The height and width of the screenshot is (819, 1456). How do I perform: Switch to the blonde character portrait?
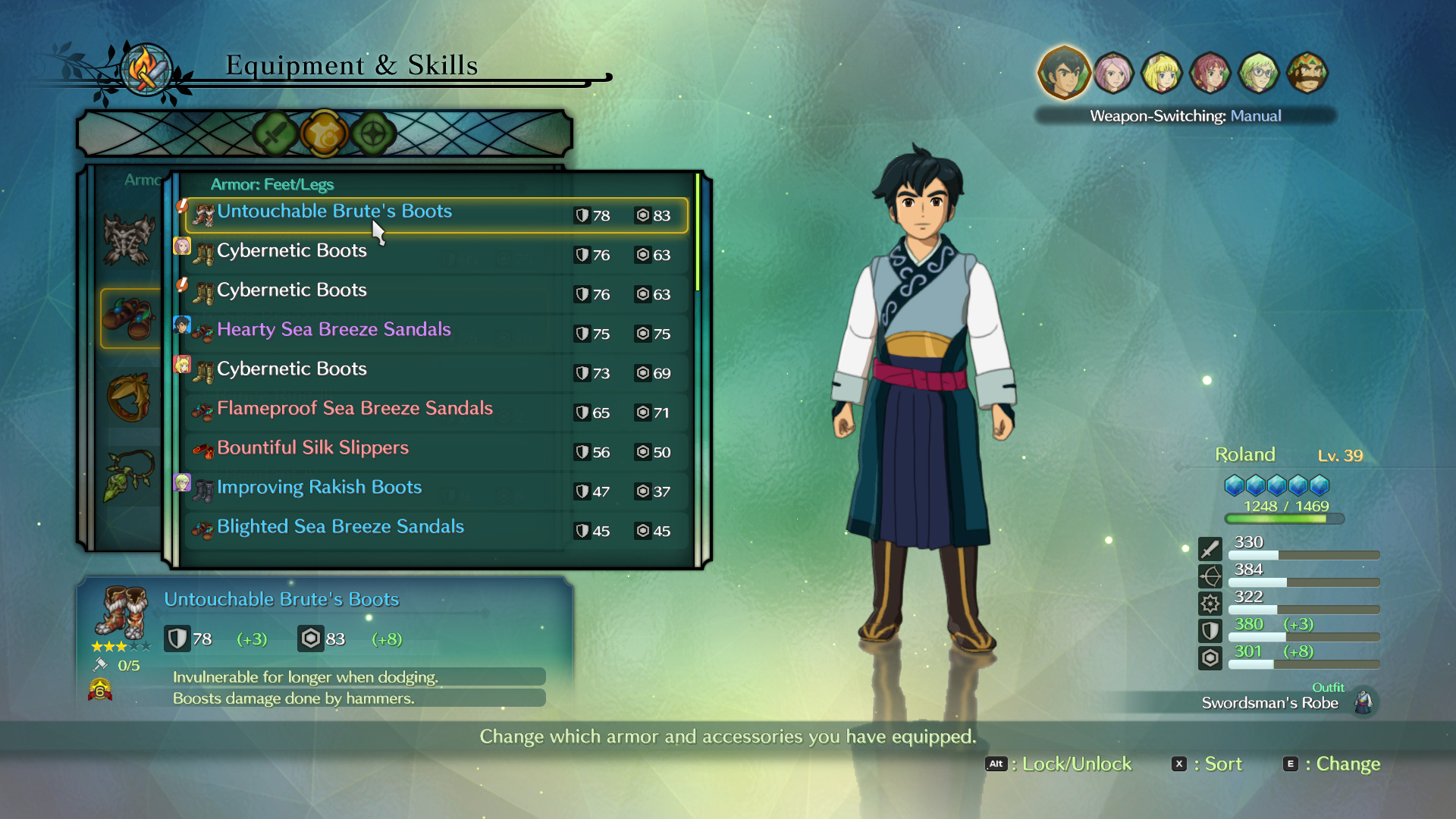point(1162,73)
